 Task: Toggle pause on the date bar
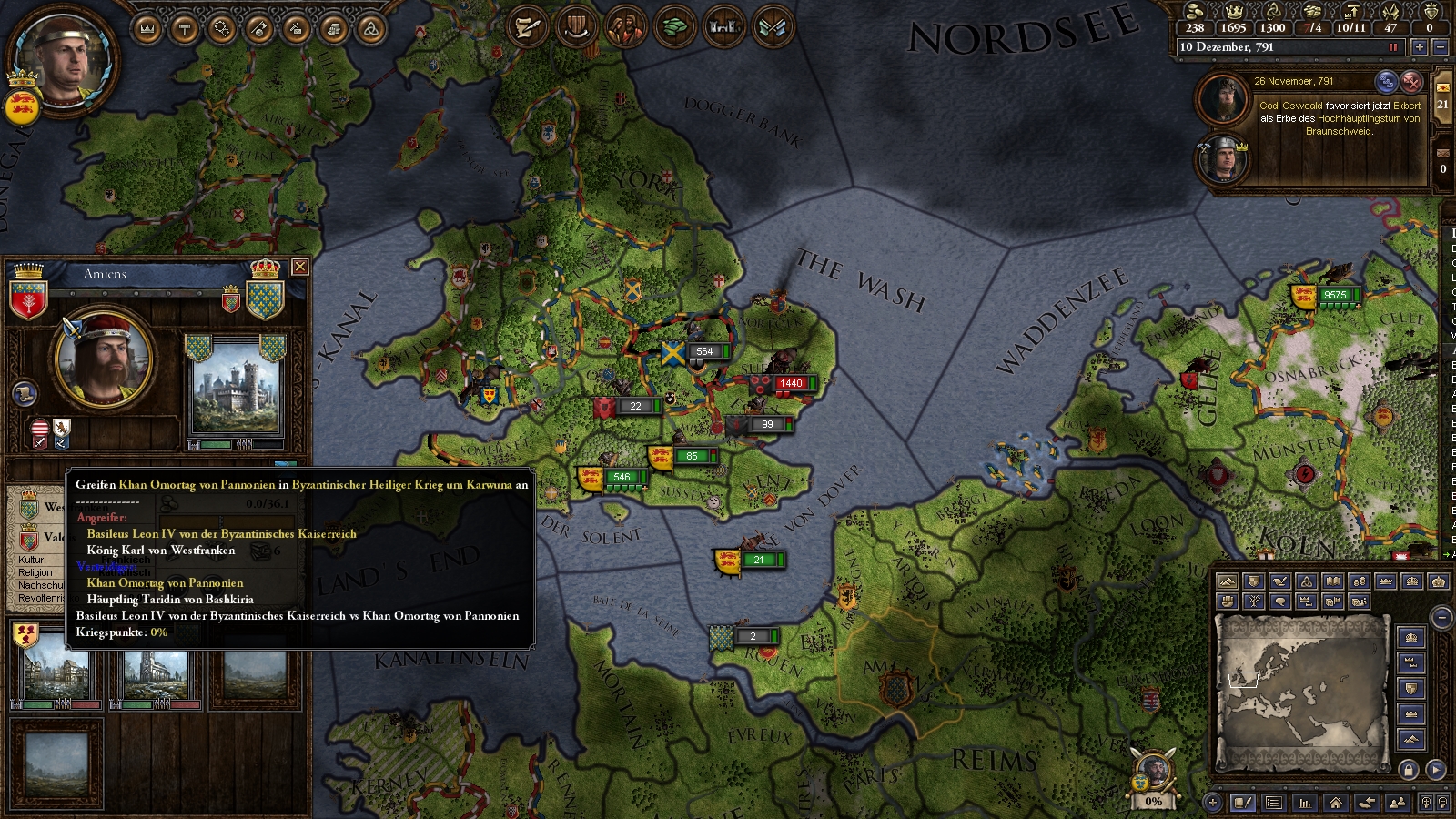point(1392,47)
